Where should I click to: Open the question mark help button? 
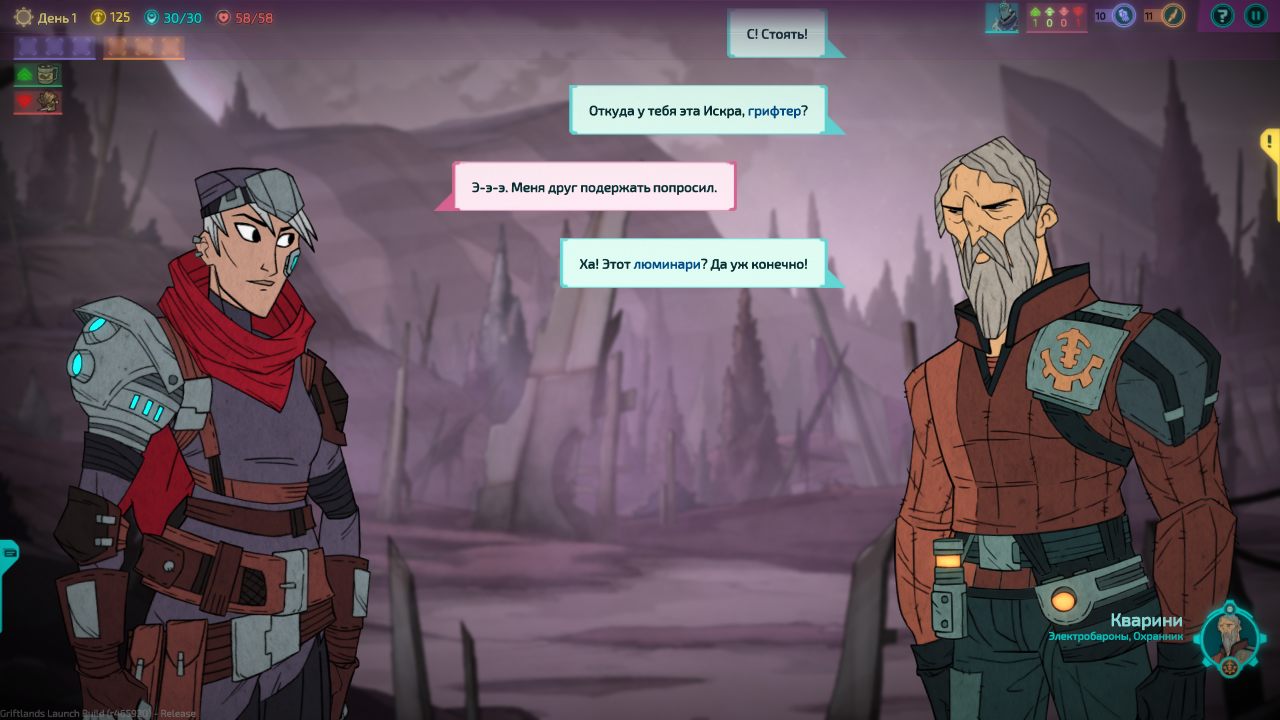coord(1222,15)
